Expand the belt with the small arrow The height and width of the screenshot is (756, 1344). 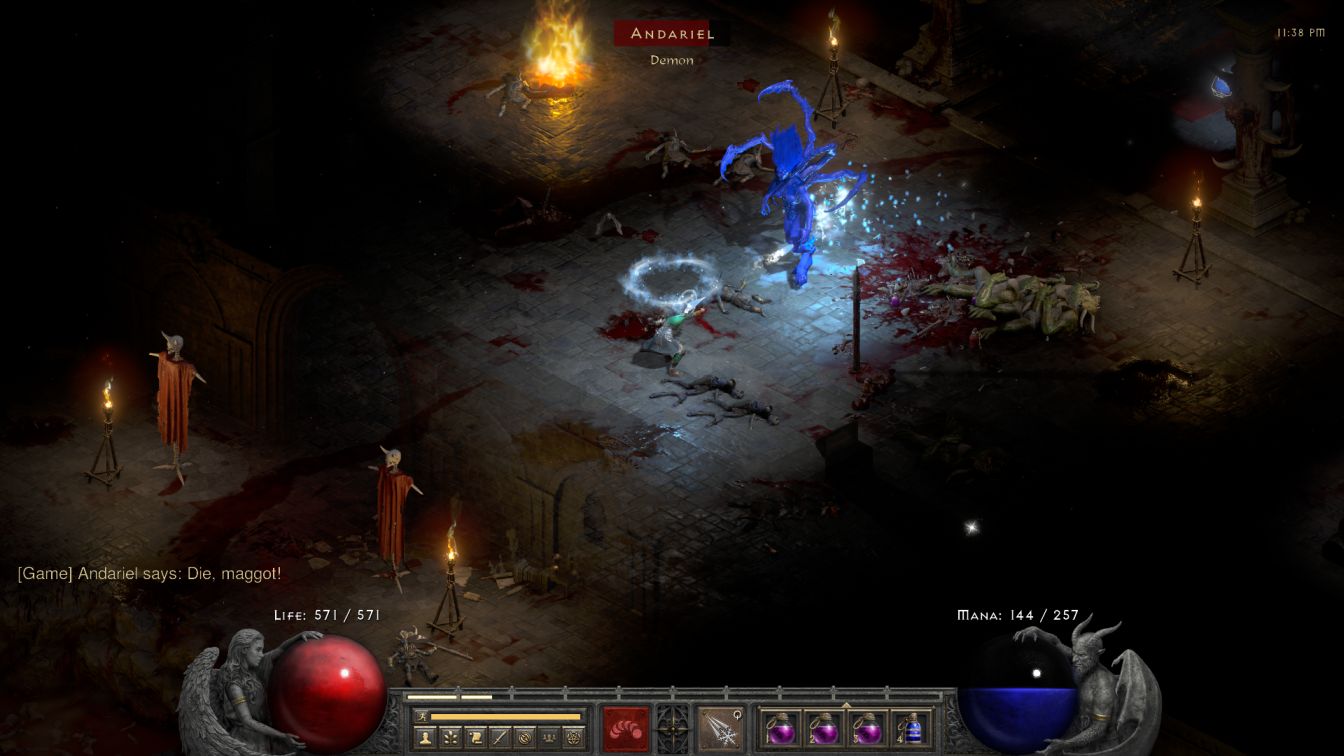pos(847,705)
